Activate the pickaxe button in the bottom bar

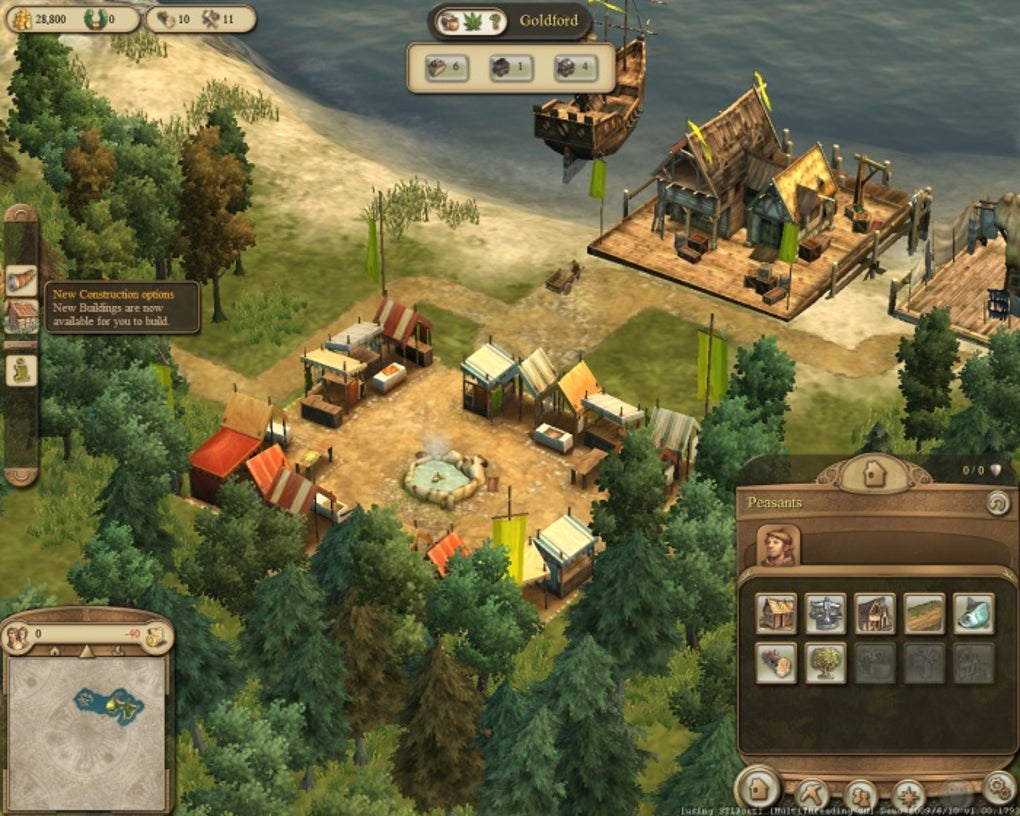click(x=811, y=794)
